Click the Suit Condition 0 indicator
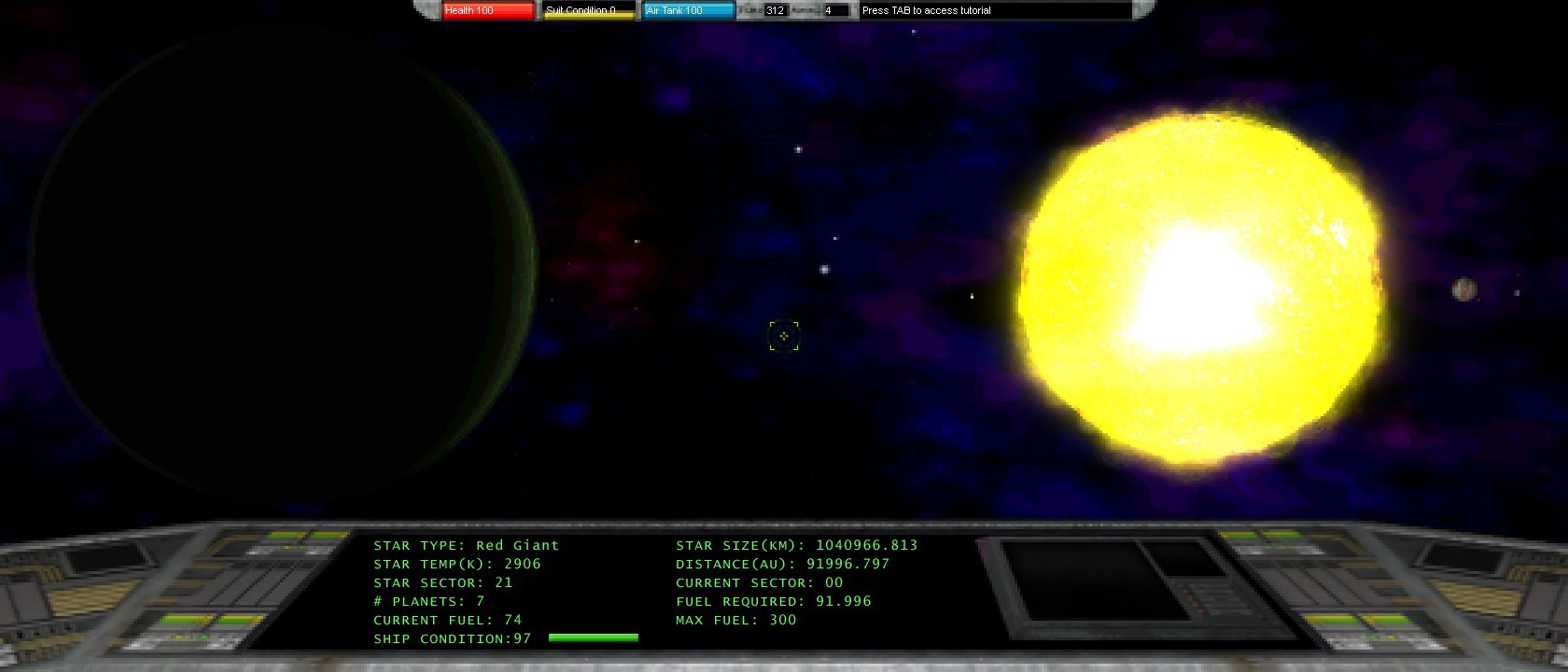 (586, 10)
